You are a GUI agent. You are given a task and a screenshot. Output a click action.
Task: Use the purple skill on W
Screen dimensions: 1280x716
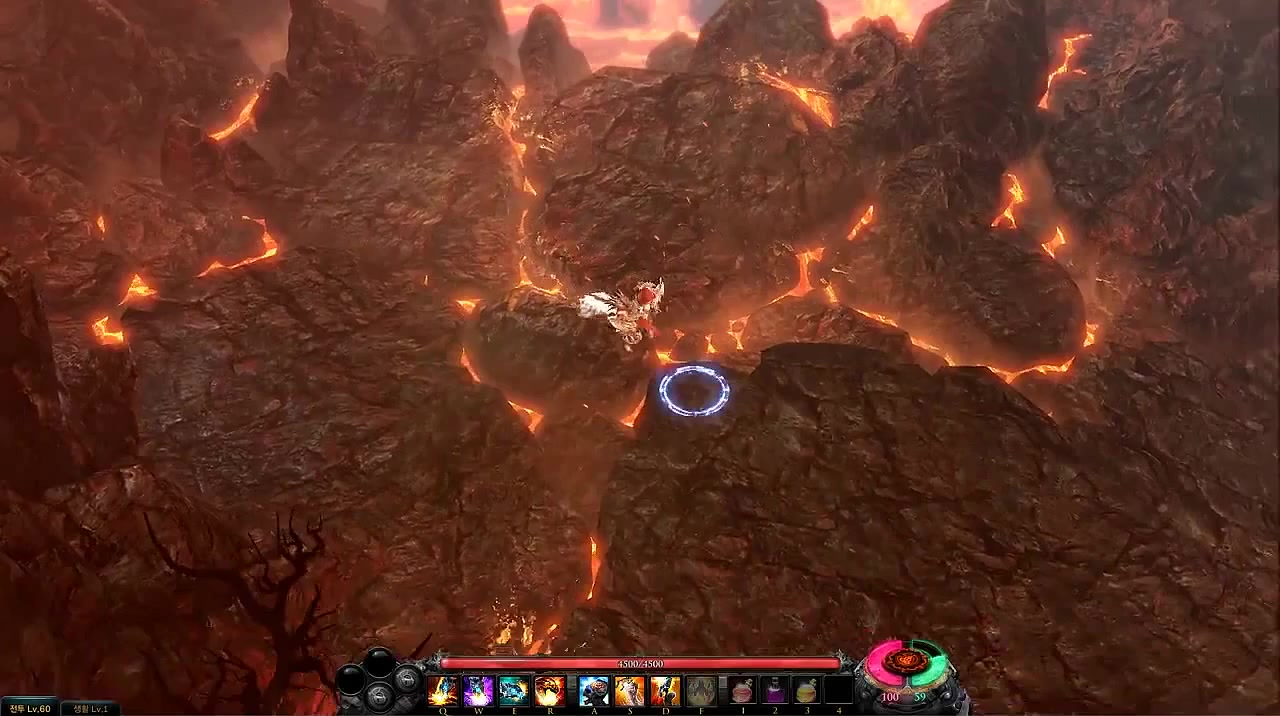coord(478,690)
